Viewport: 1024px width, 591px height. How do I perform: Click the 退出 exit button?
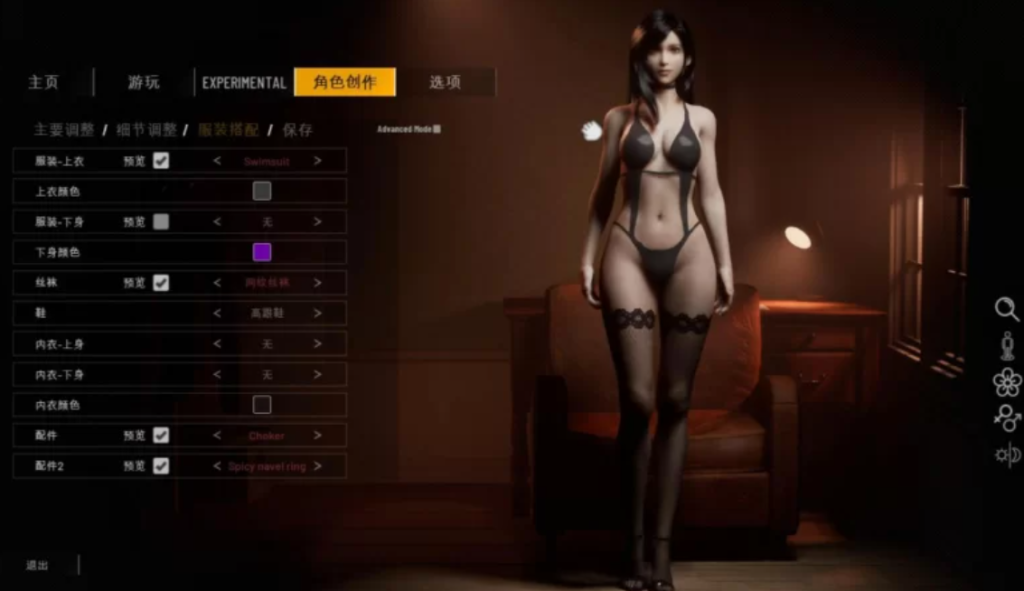coord(37,565)
